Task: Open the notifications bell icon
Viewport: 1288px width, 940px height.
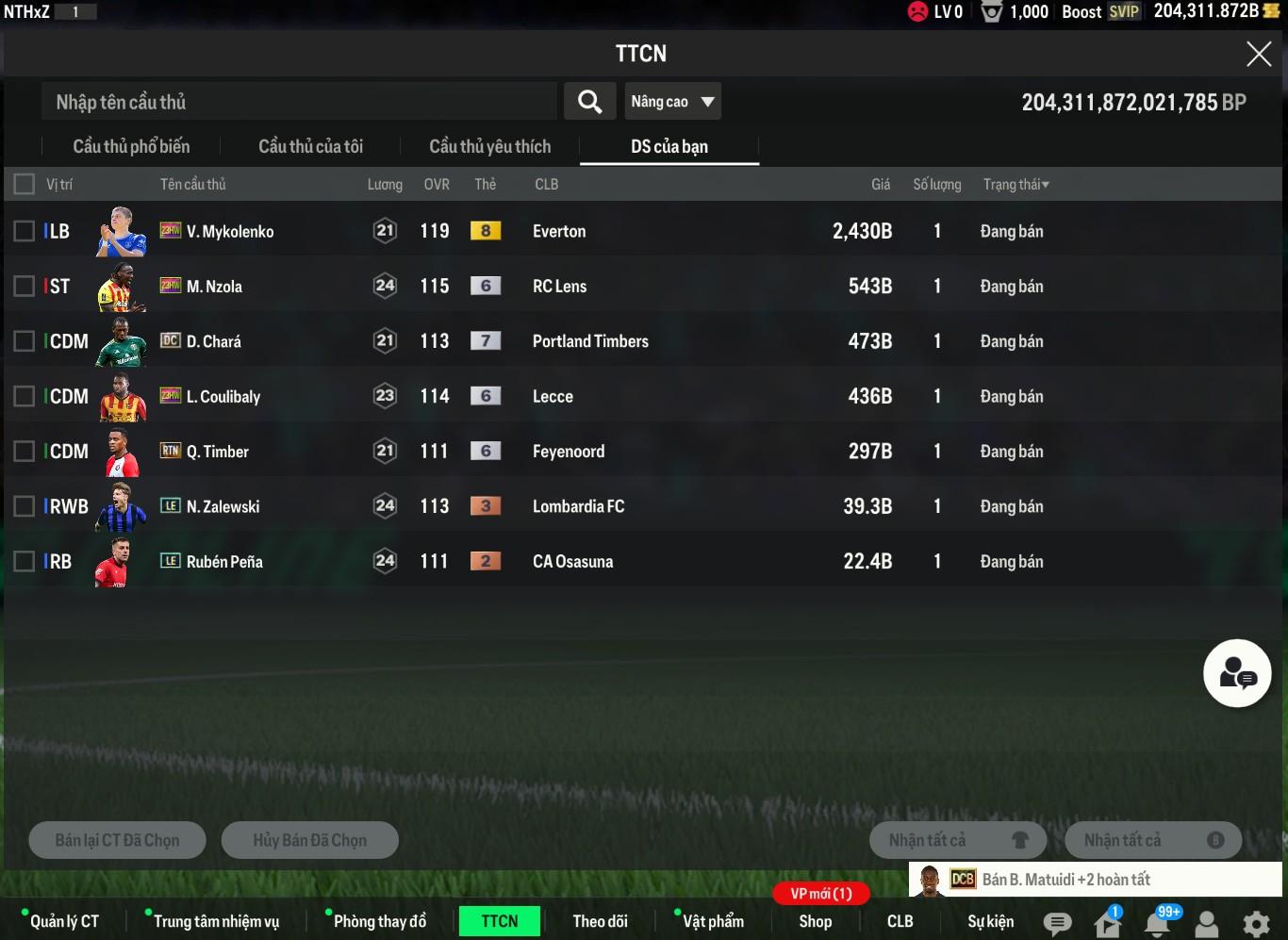Action: click(x=1158, y=923)
